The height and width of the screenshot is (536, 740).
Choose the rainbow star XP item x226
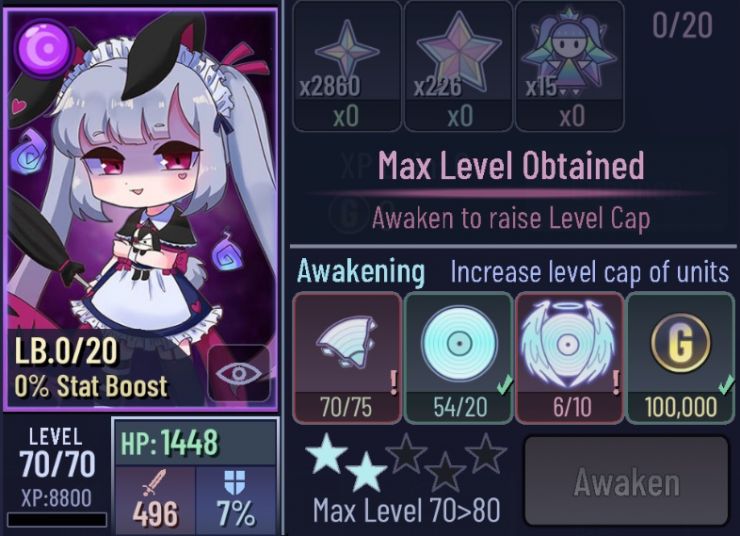[458, 66]
